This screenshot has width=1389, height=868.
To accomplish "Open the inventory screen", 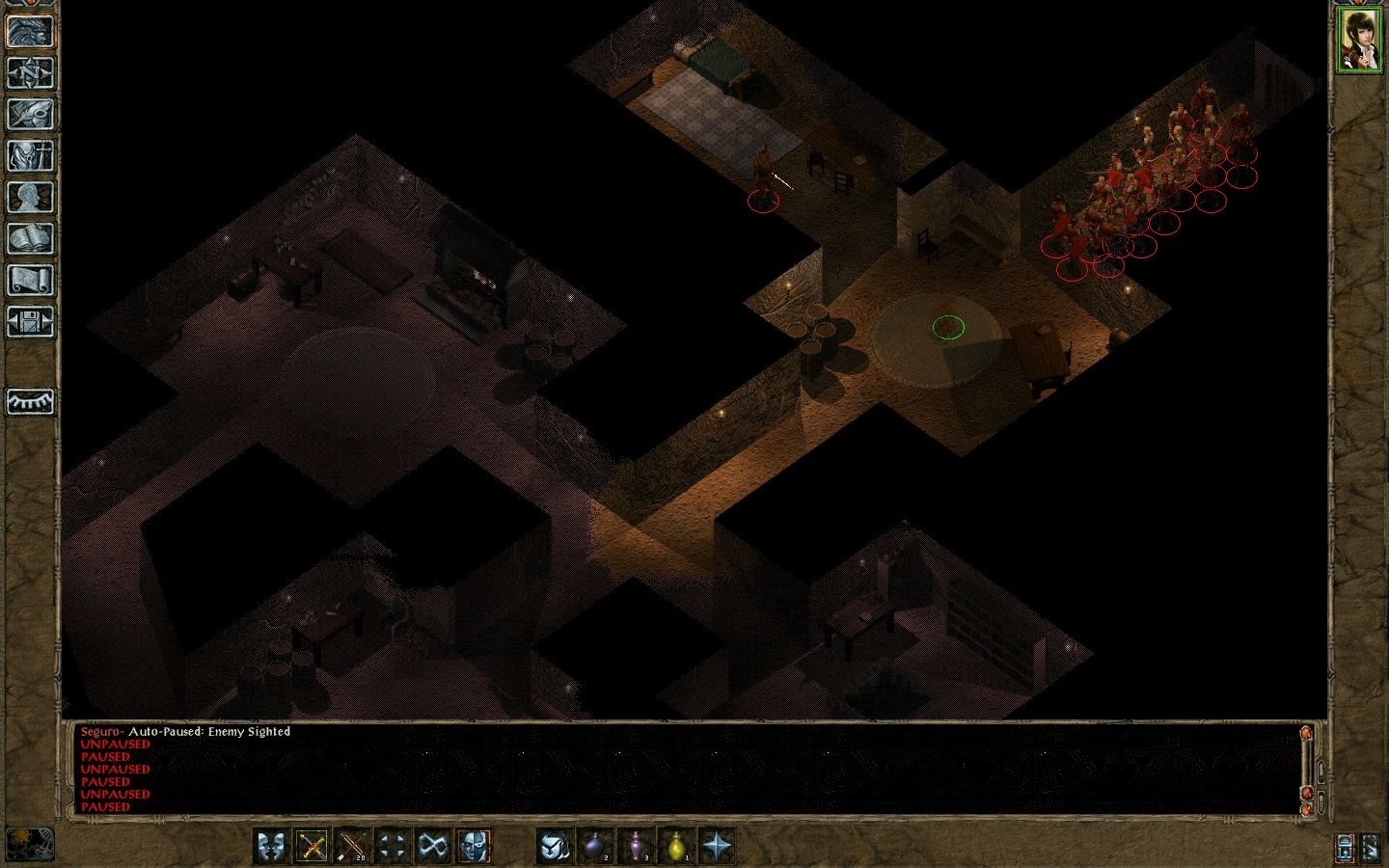I will click(x=30, y=155).
